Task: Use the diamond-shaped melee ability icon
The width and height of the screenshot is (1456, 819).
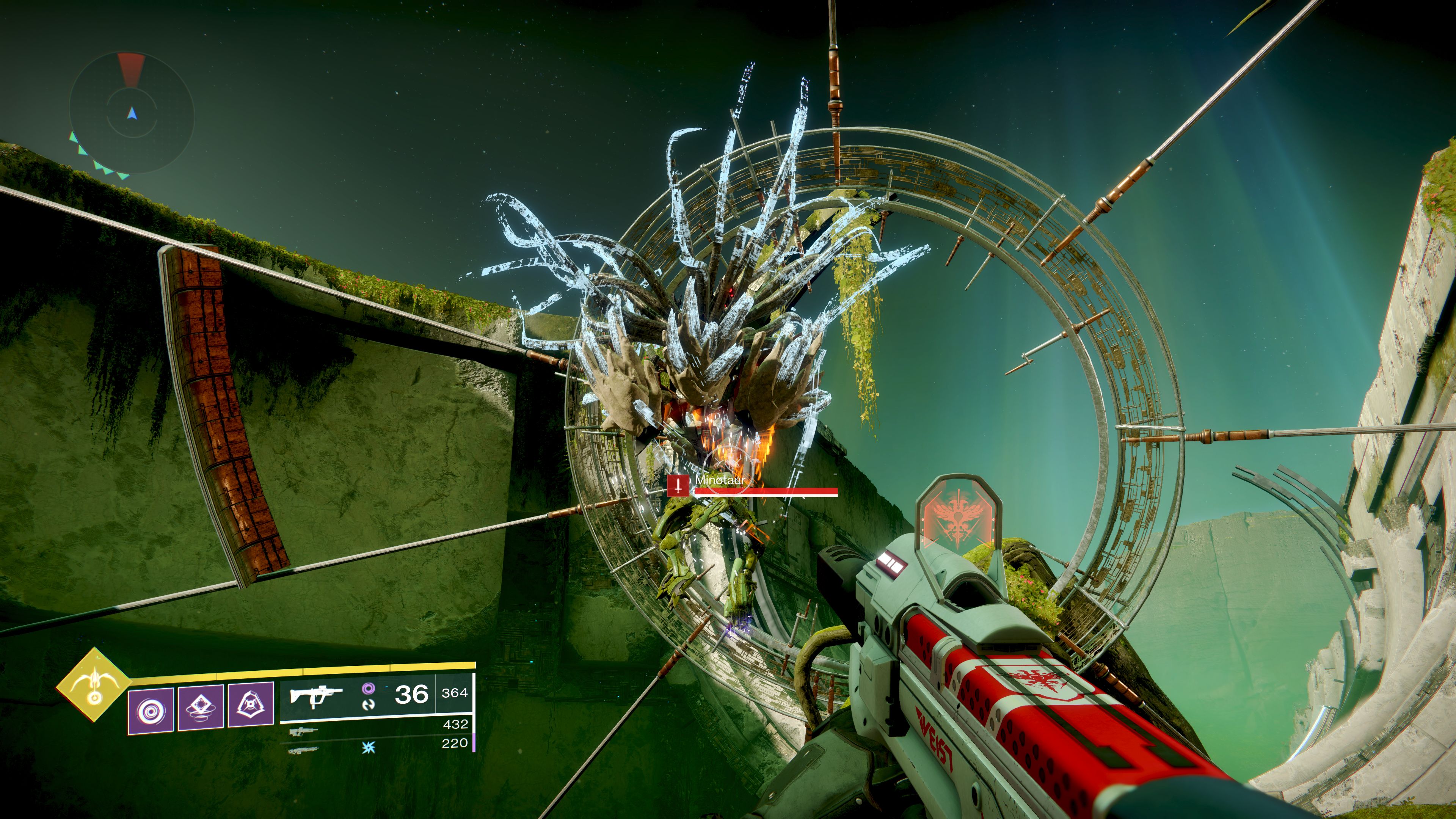Action: point(201,707)
